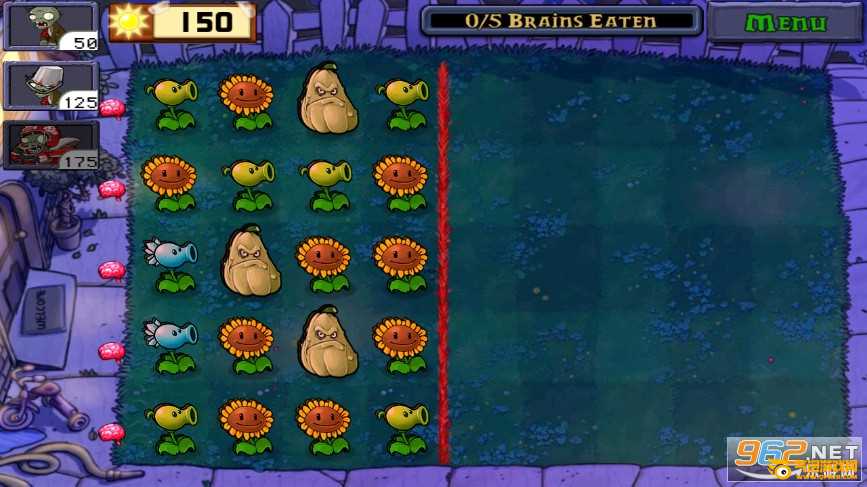Pick the Football zombie card costing 175
Viewport: 867px width, 487px height.
tap(51, 146)
